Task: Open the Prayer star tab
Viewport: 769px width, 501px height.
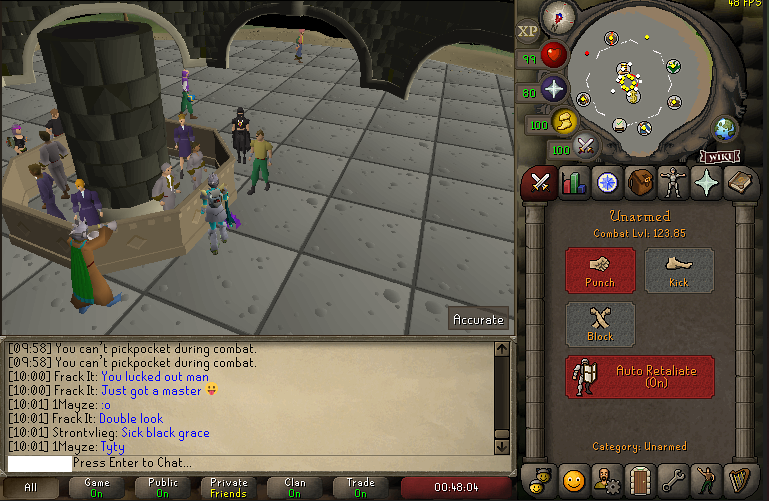Action: [709, 183]
